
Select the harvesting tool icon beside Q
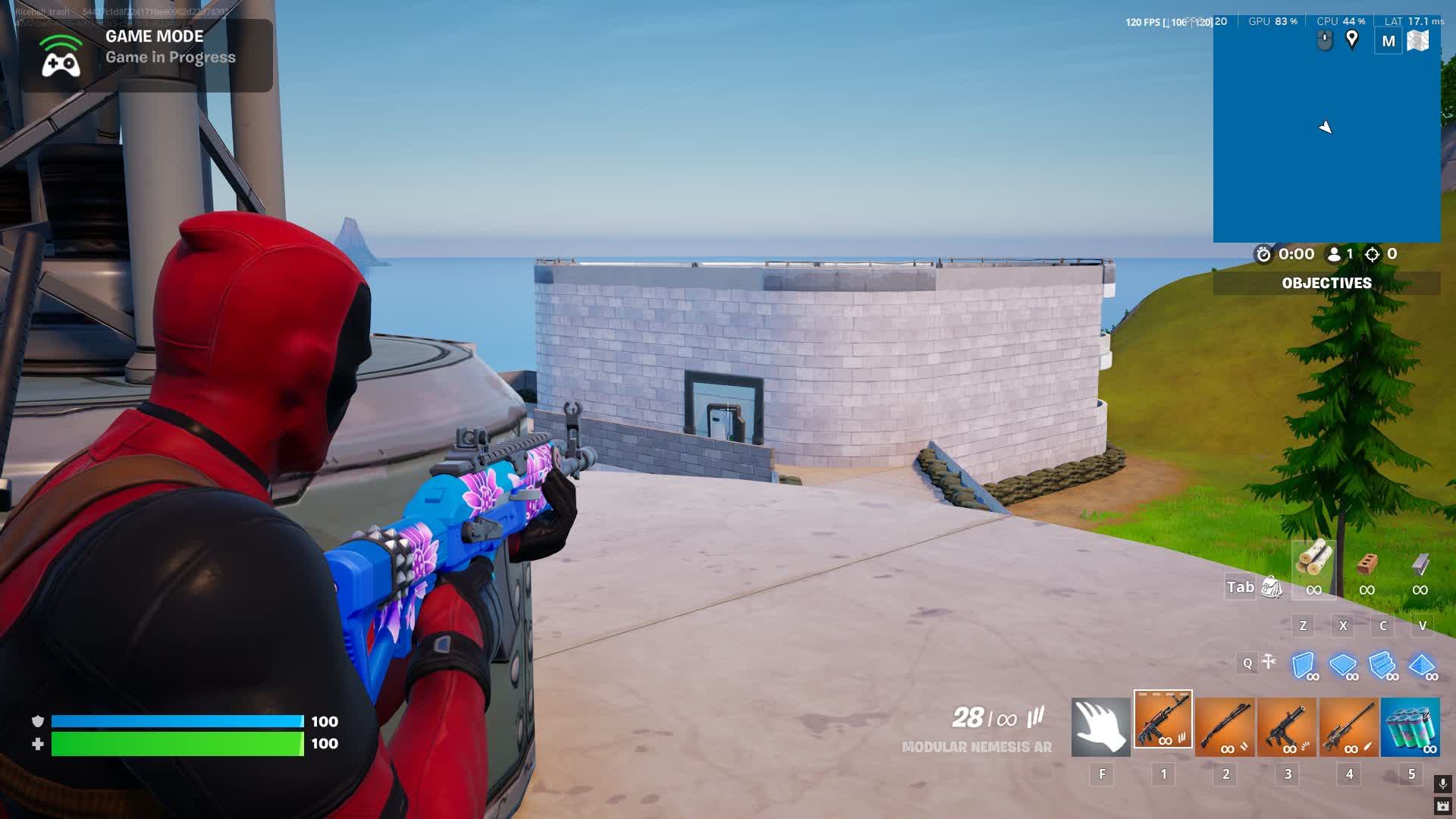pos(1269,662)
